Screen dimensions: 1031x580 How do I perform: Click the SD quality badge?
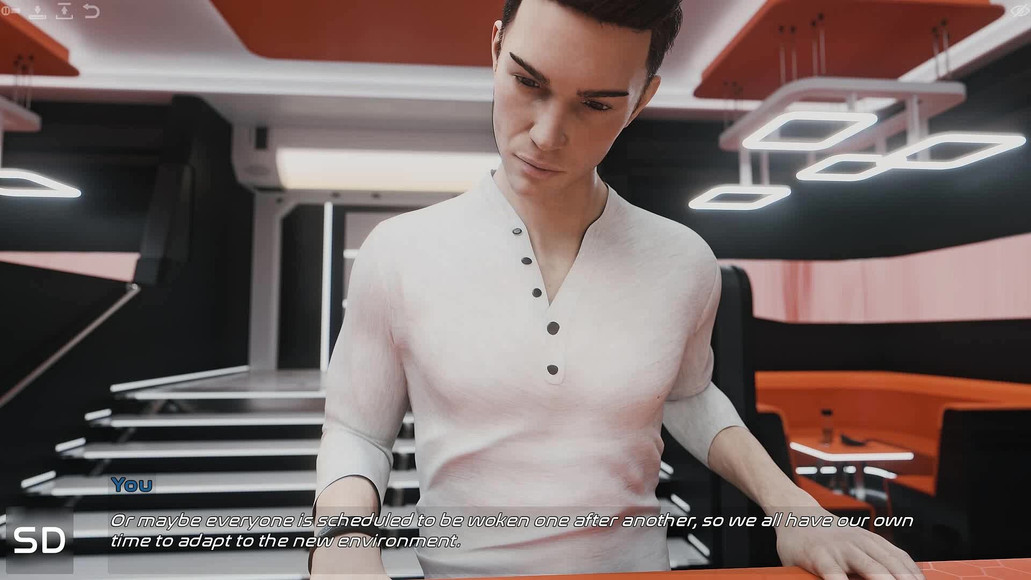39,540
